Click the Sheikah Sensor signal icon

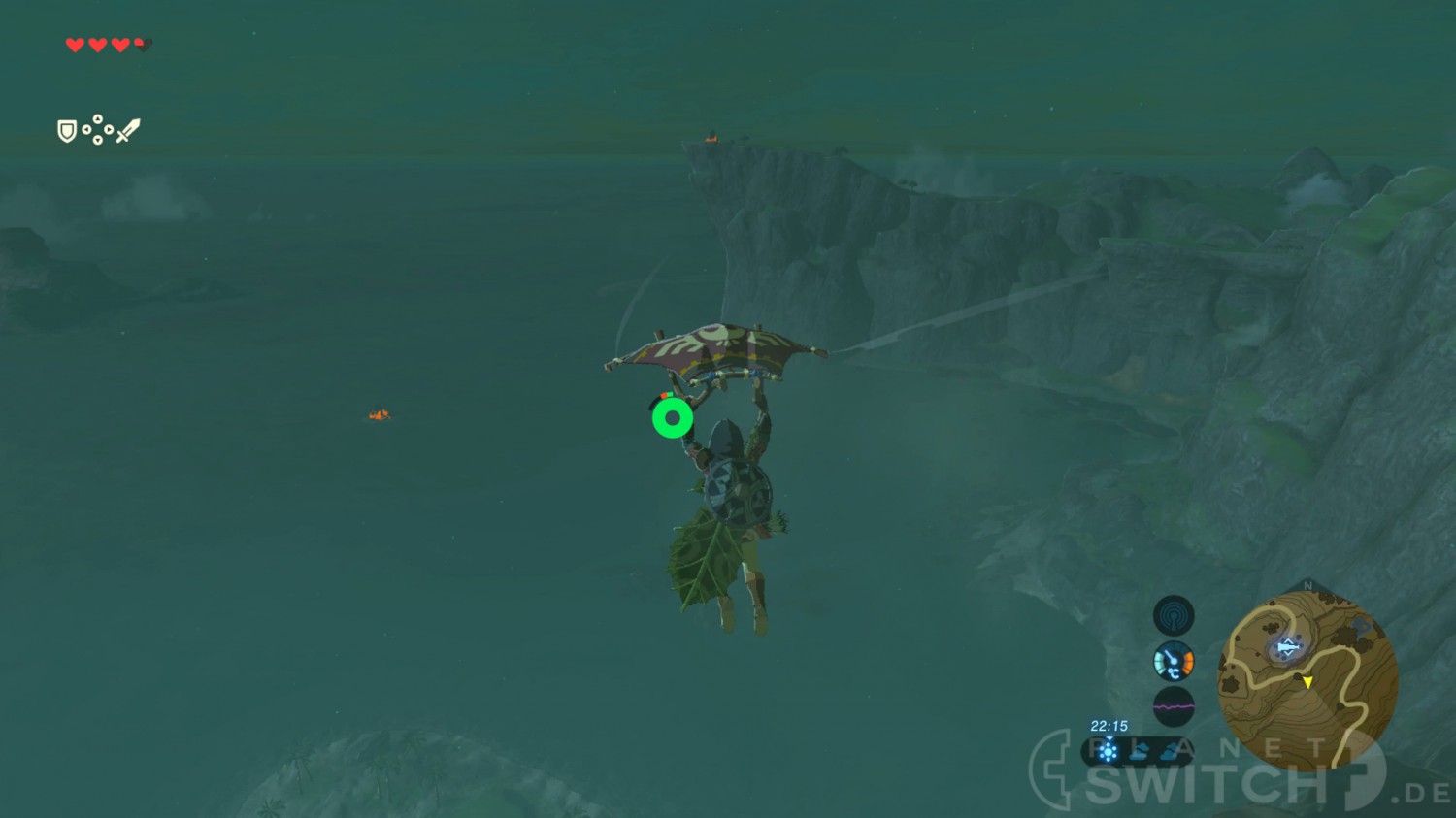click(x=1174, y=615)
